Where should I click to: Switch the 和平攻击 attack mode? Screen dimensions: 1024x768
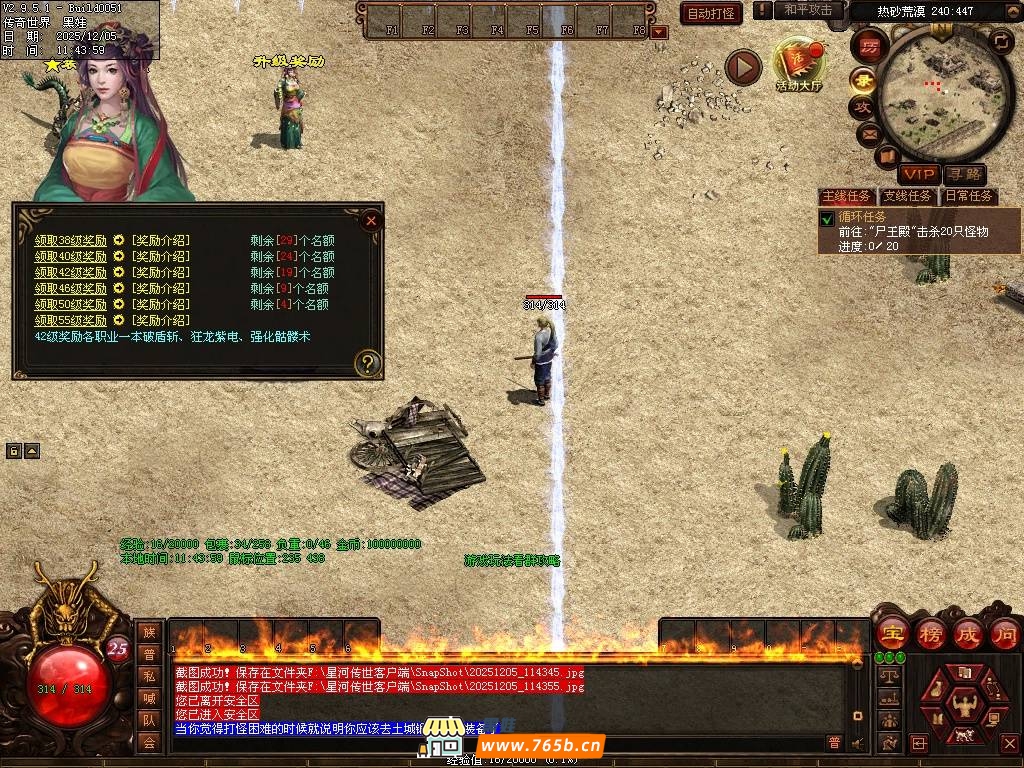(x=808, y=10)
